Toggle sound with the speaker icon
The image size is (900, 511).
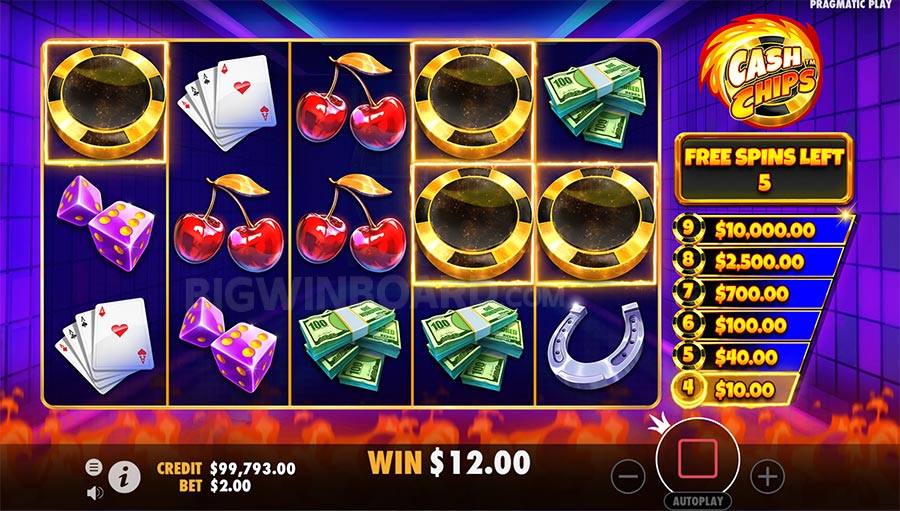click(x=95, y=492)
